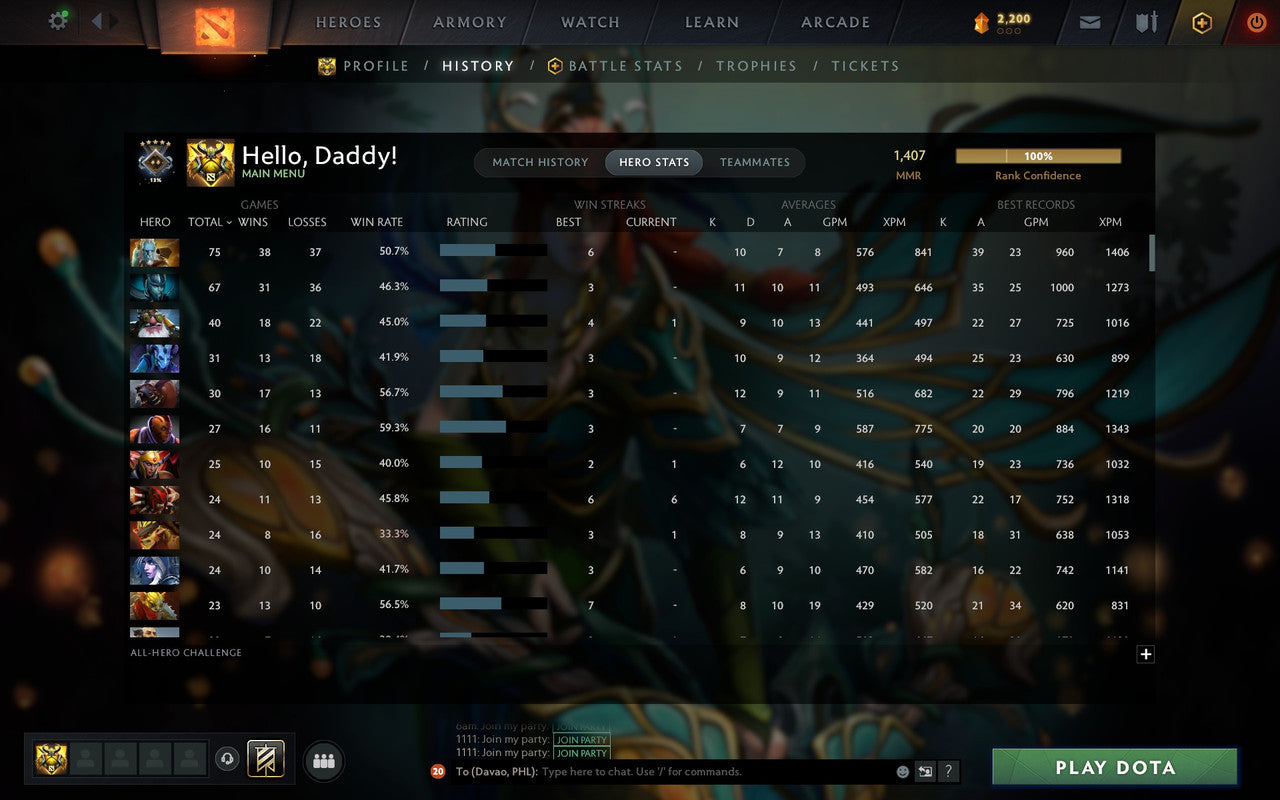
Task: Toggle the voice chat headset icon
Action: tap(227, 760)
